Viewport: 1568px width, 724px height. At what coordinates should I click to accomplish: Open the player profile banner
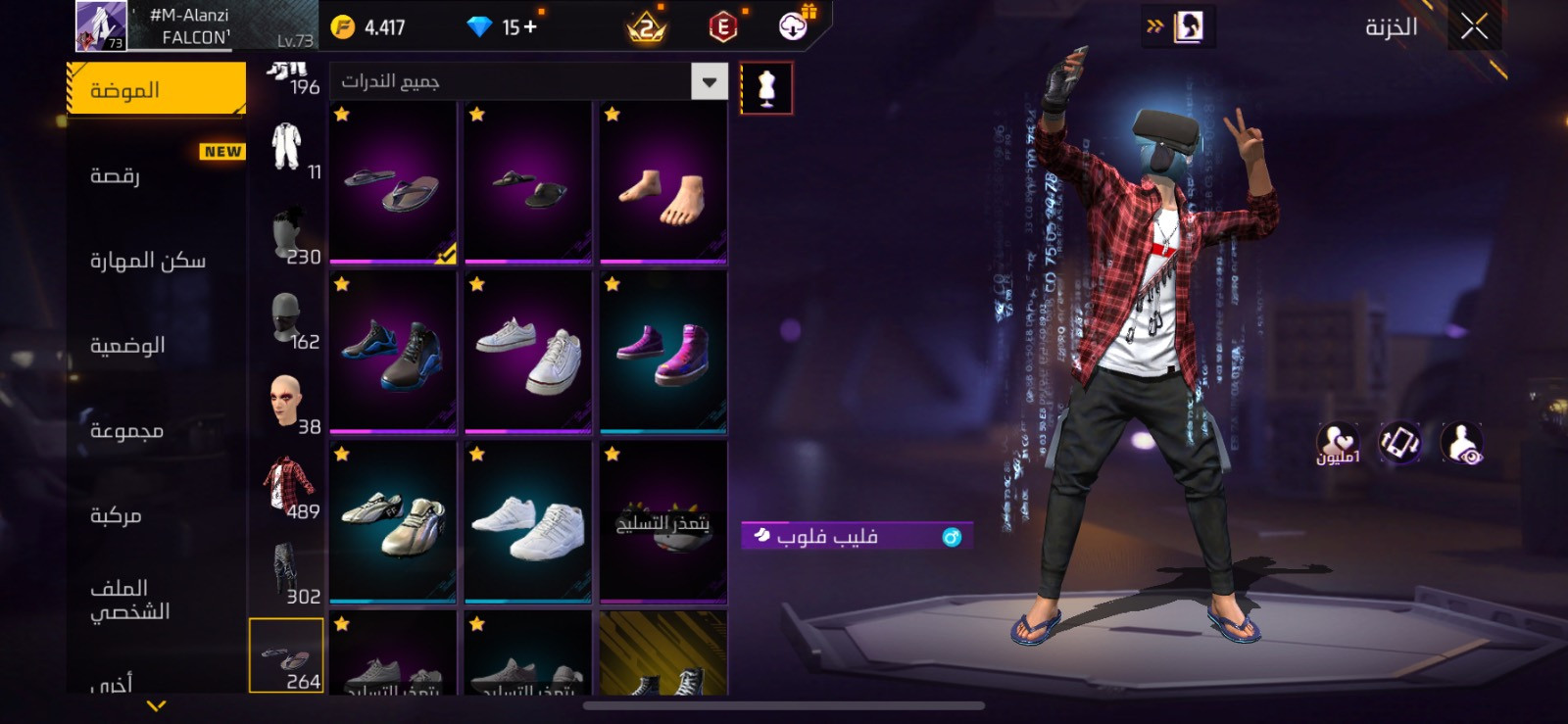(196, 26)
